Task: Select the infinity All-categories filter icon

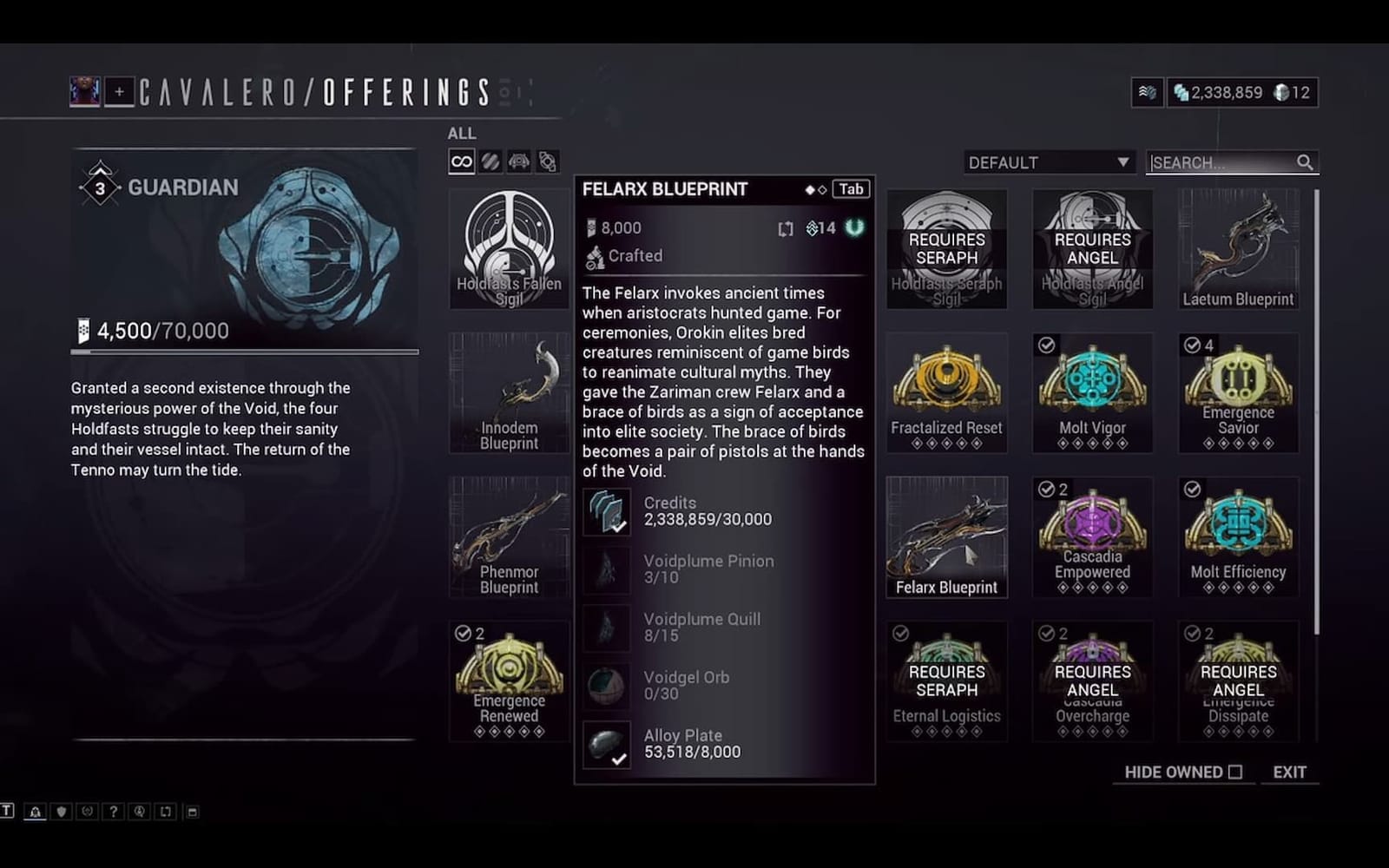Action: point(461,161)
